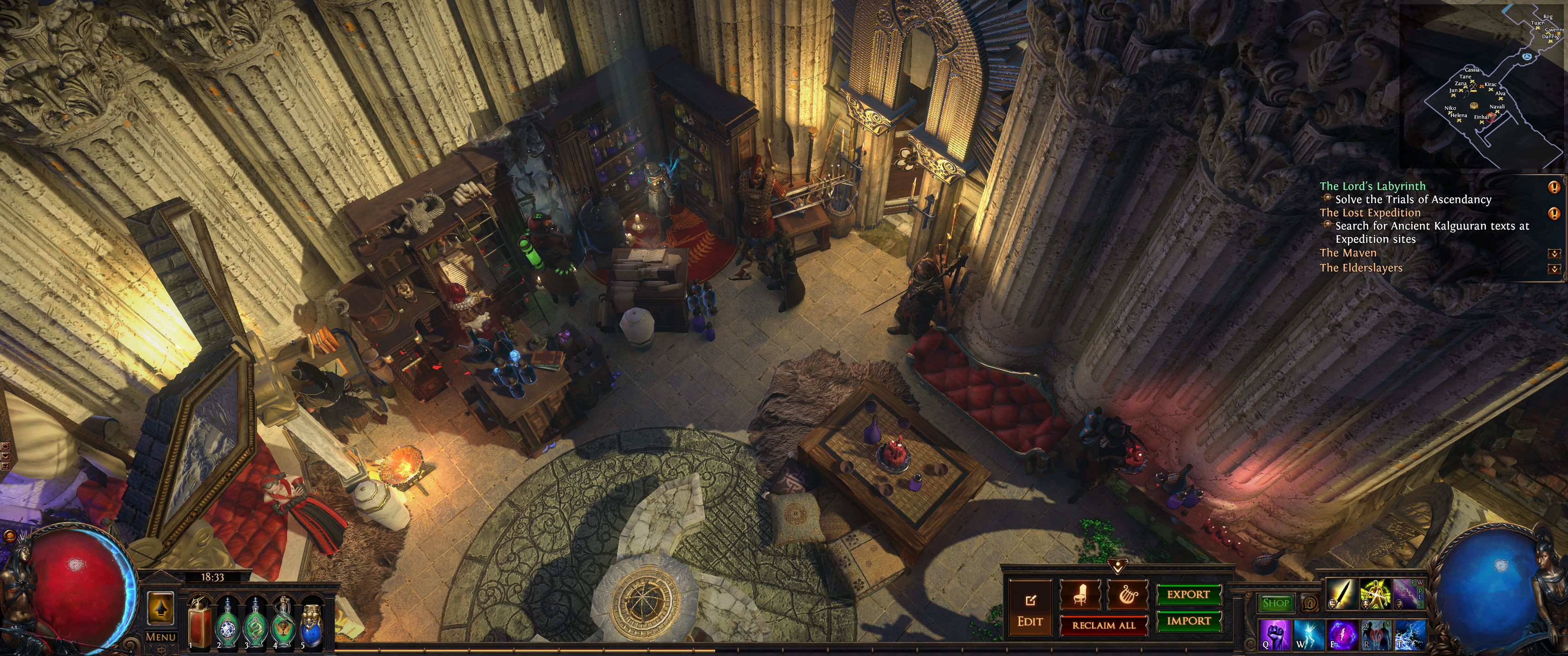Open the Menu button
The width and height of the screenshot is (1568, 656).
click(x=161, y=636)
